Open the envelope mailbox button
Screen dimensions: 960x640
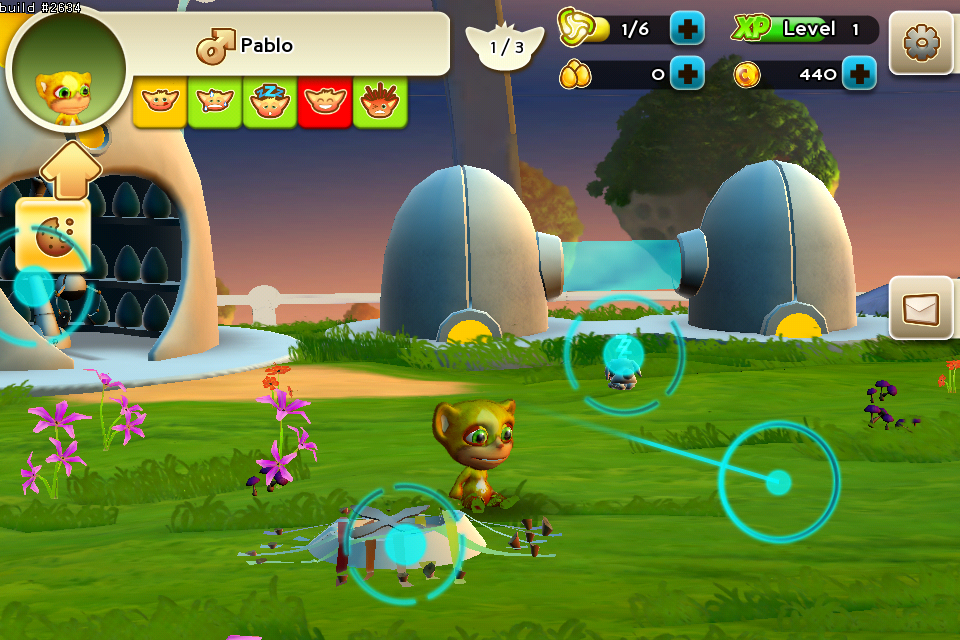[x=920, y=308]
